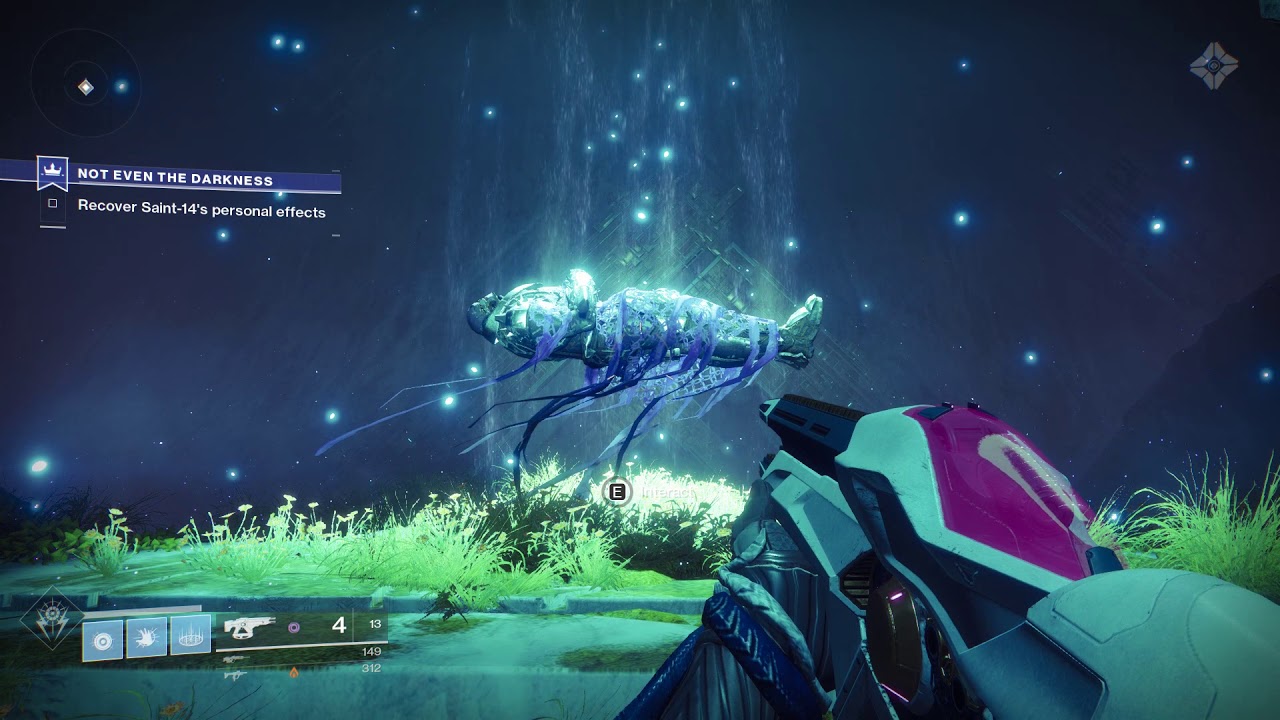Use the class ability rift icon

pos(190,636)
